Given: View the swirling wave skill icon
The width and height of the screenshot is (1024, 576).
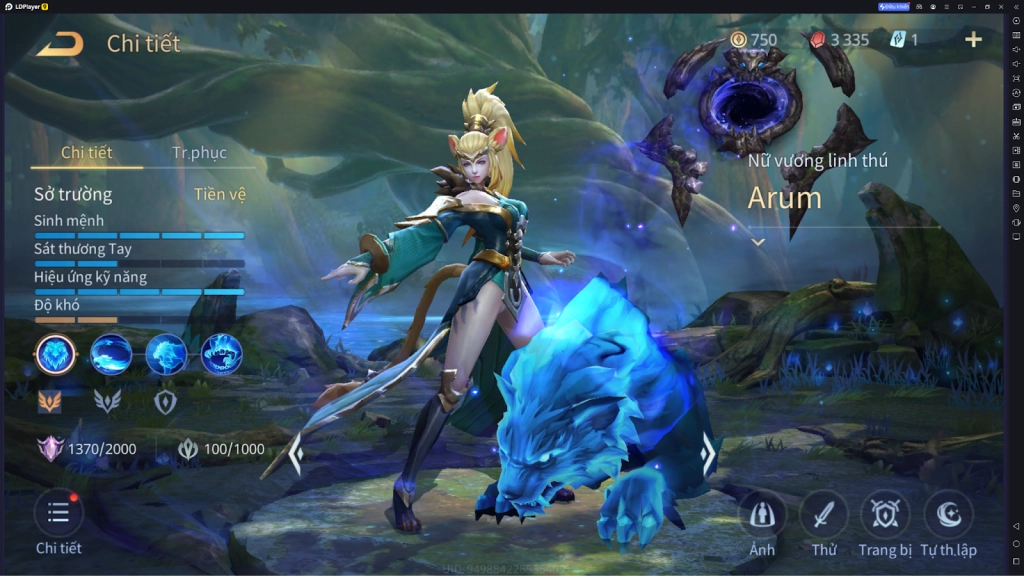Looking at the screenshot, I should 111,354.
